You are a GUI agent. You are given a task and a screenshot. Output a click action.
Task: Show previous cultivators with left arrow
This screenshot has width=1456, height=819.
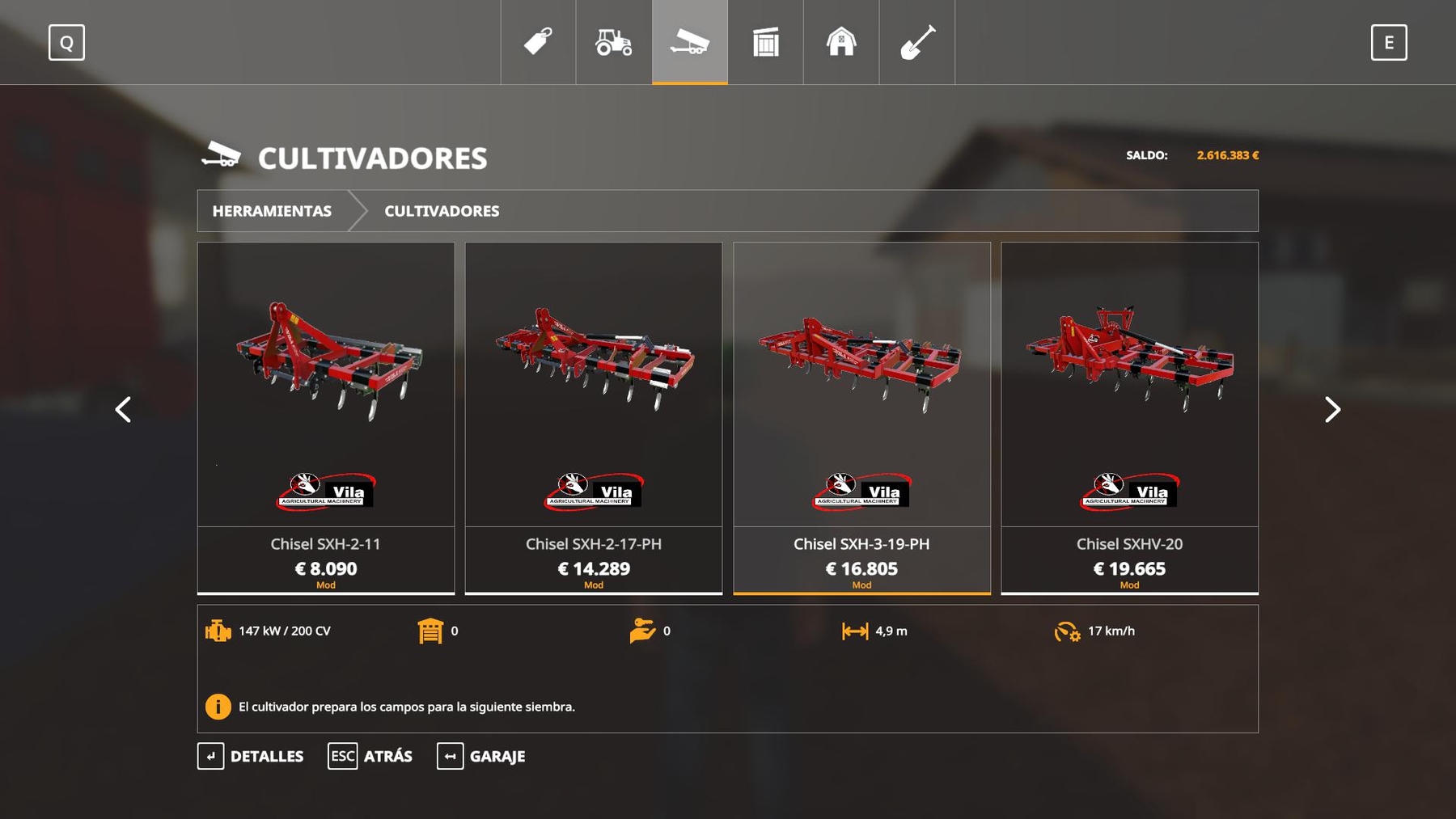click(x=123, y=410)
